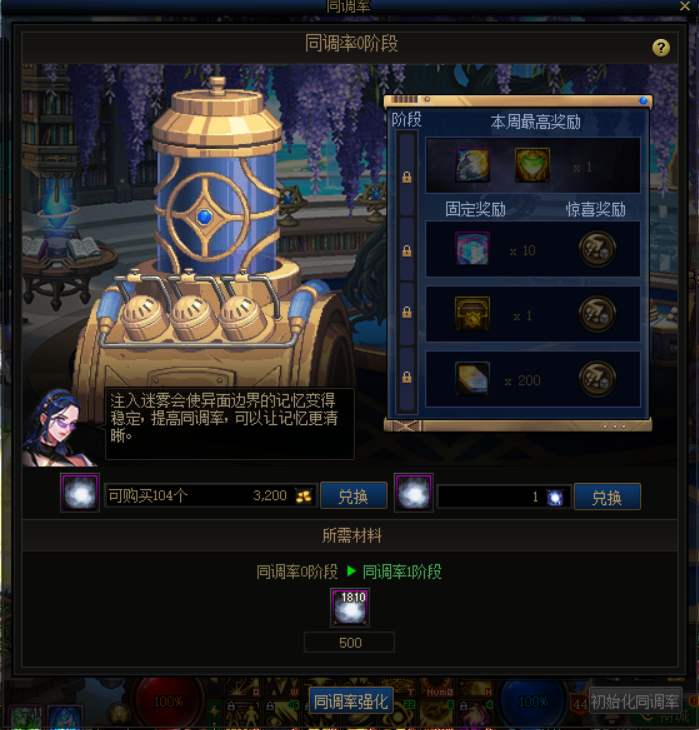Select the required material icon showing 1810
This screenshot has height=730, width=699.
350,608
